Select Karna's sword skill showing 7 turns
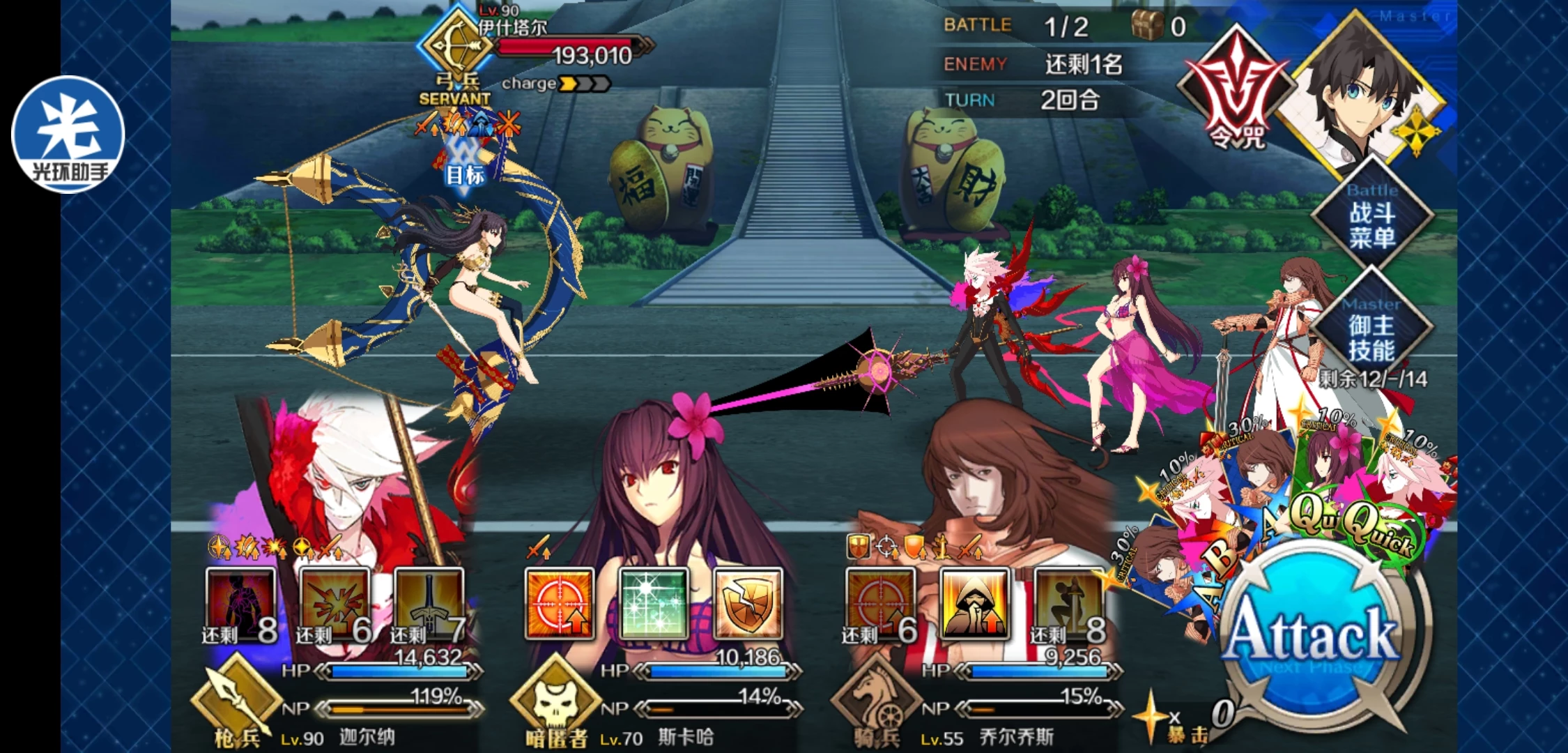 tap(428, 604)
